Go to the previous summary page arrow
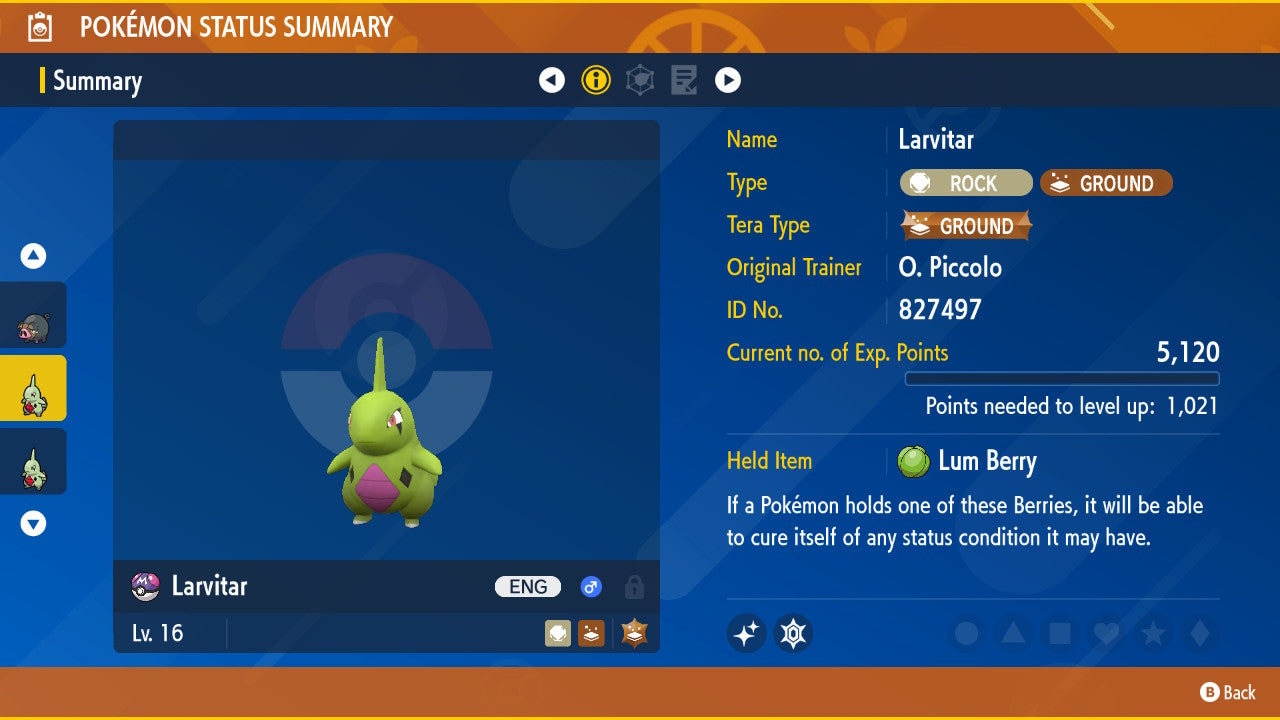The image size is (1280, 720). click(552, 80)
